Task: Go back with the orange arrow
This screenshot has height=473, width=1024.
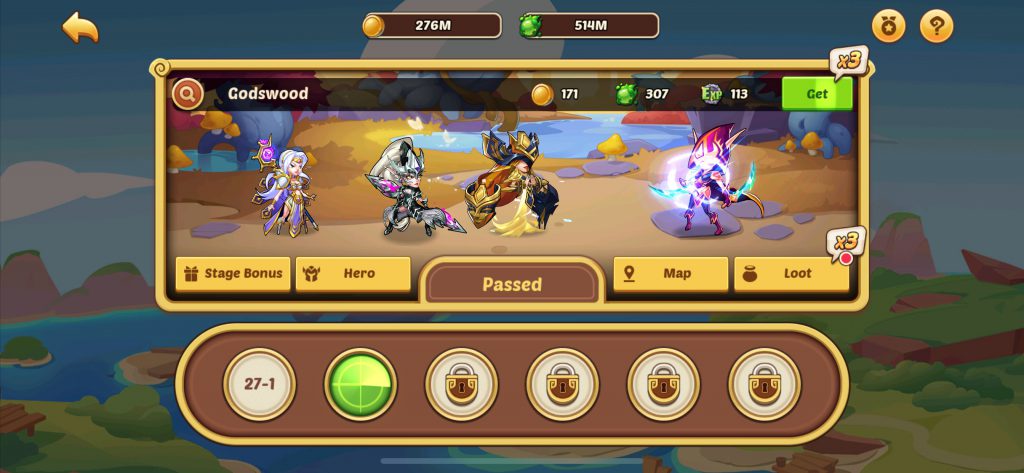Action: point(80,27)
